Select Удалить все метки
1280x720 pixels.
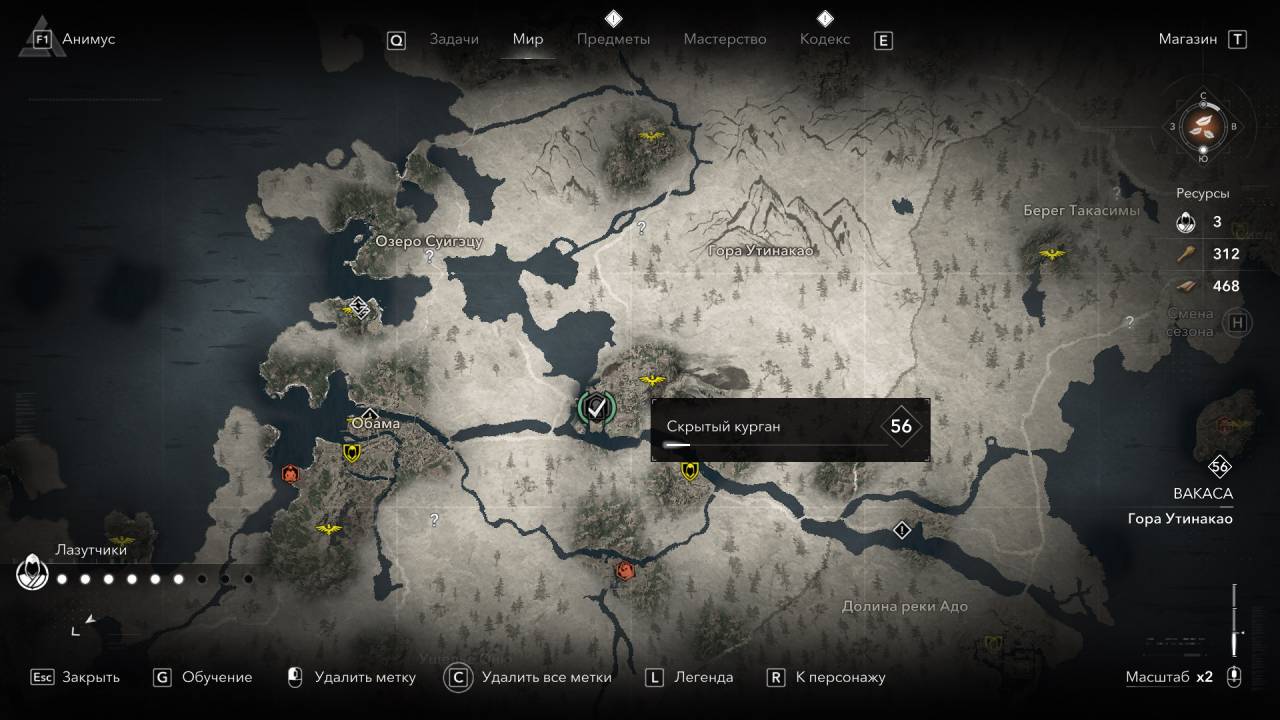546,677
